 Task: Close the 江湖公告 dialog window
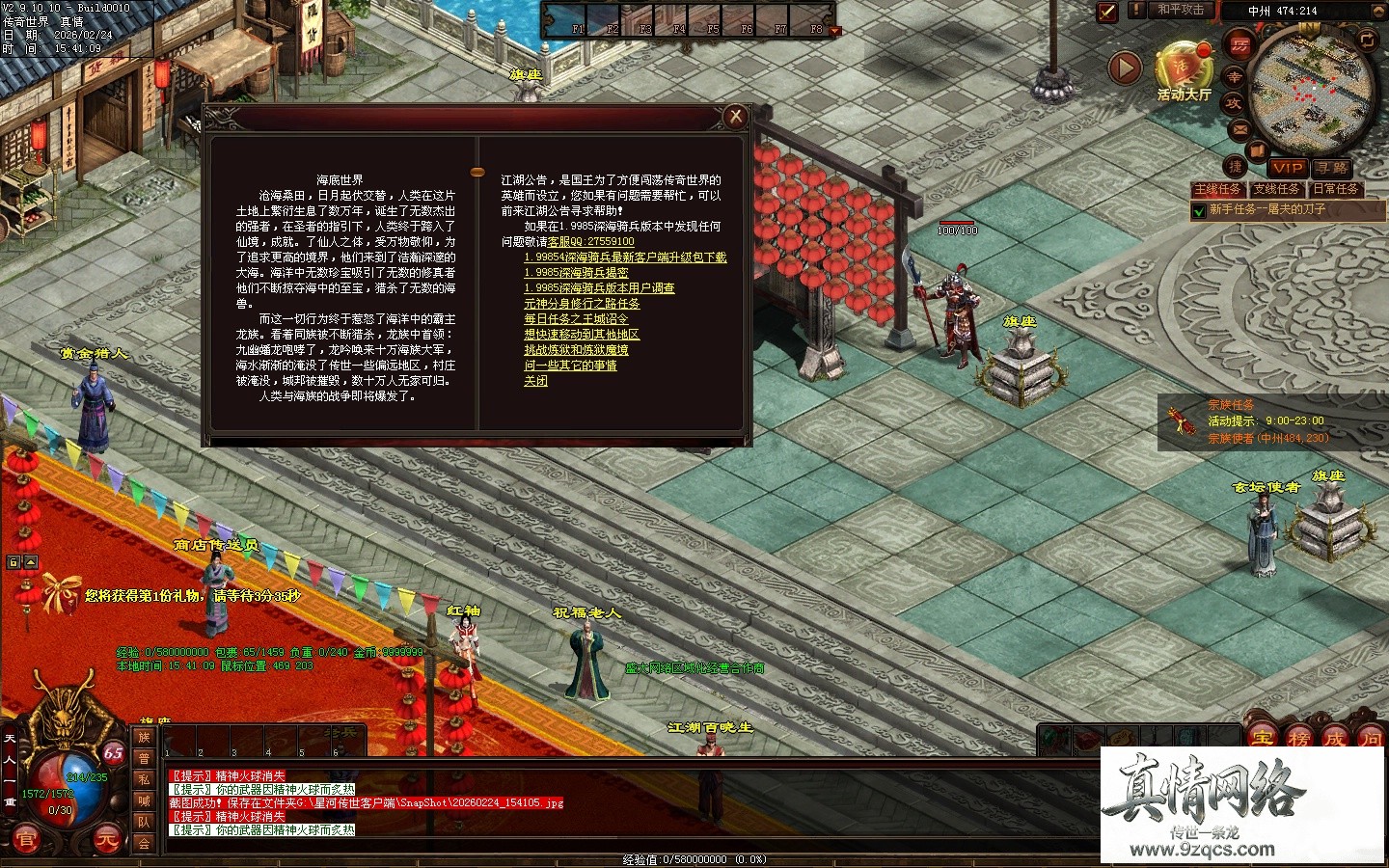click(736, 117)
